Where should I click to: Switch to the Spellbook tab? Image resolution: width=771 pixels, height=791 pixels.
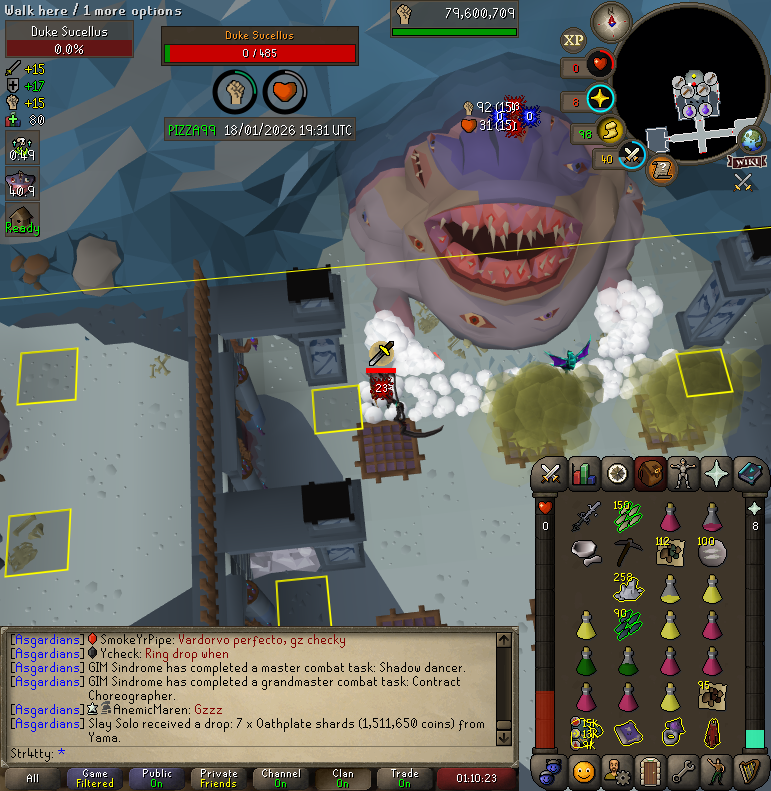coord(751,473)
